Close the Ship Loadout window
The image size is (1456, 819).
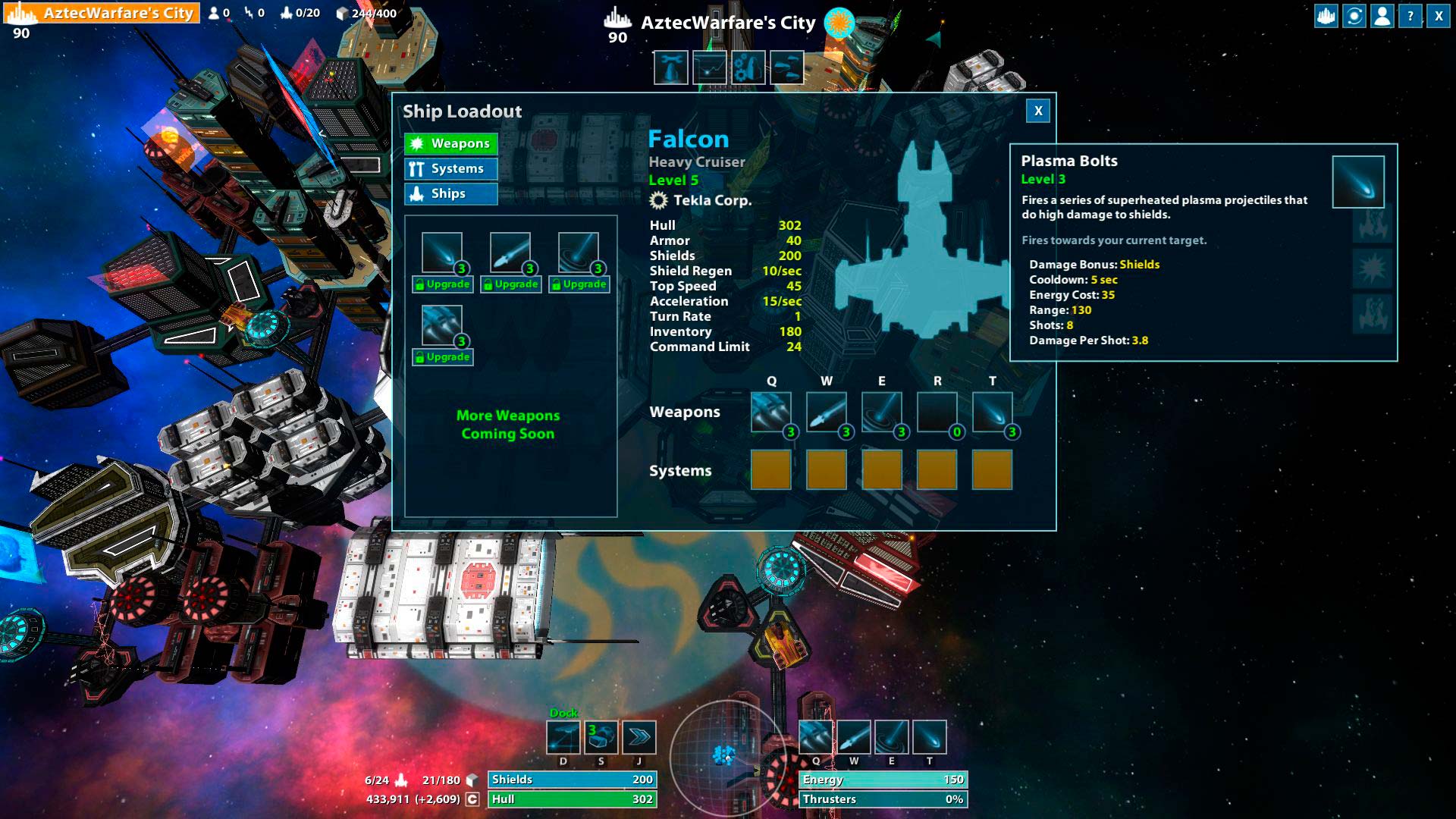(x=1038, y=111)
